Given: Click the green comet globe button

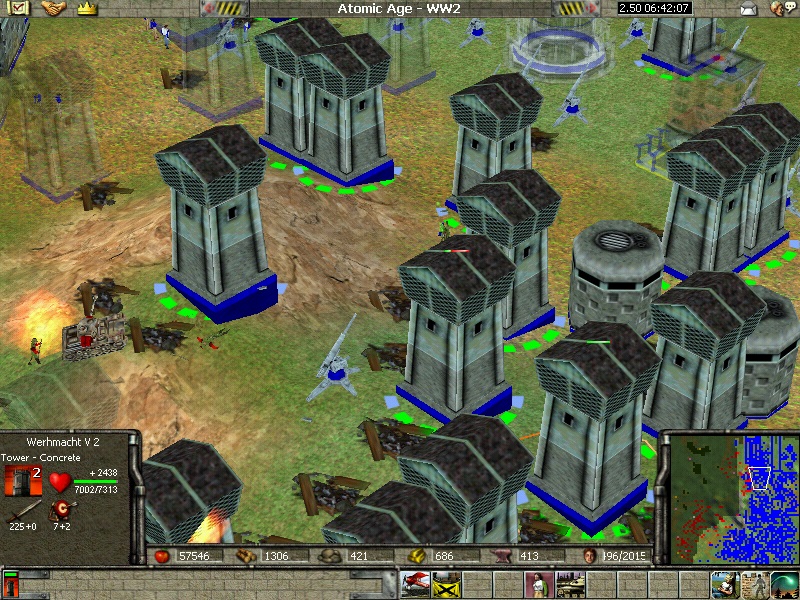Looking at the screenshot, I should (785, 582).
